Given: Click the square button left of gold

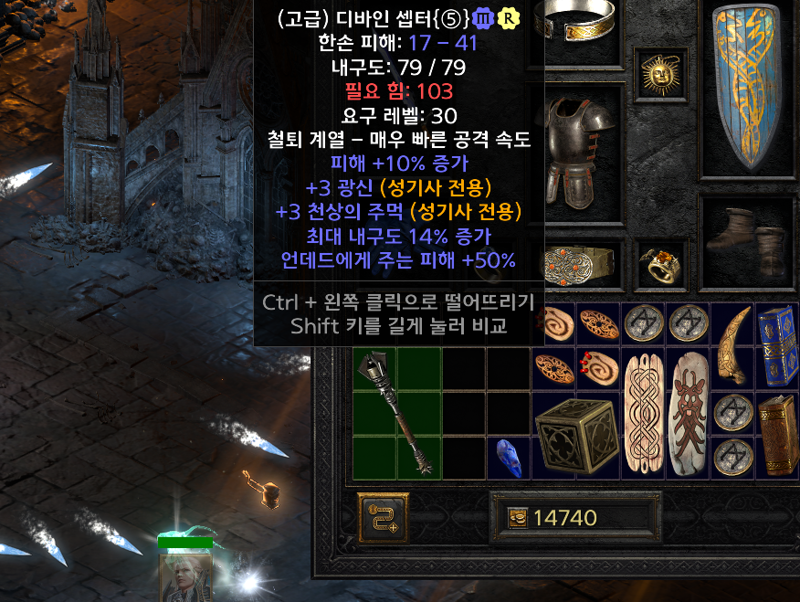Looking at the screenshot, I should [383, 517].
